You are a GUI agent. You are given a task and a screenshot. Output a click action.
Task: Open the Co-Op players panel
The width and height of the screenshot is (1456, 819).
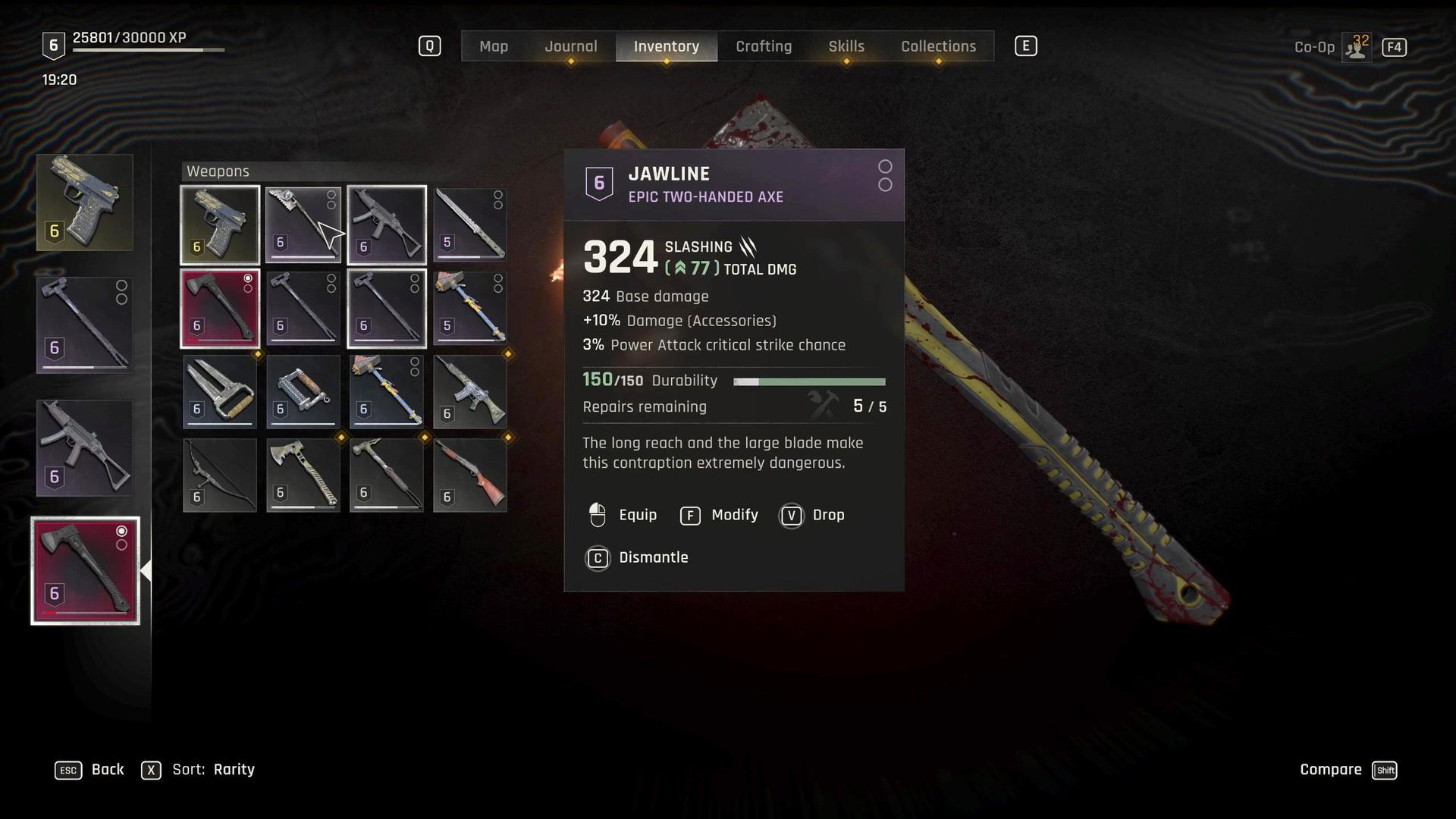[1356, 47]
